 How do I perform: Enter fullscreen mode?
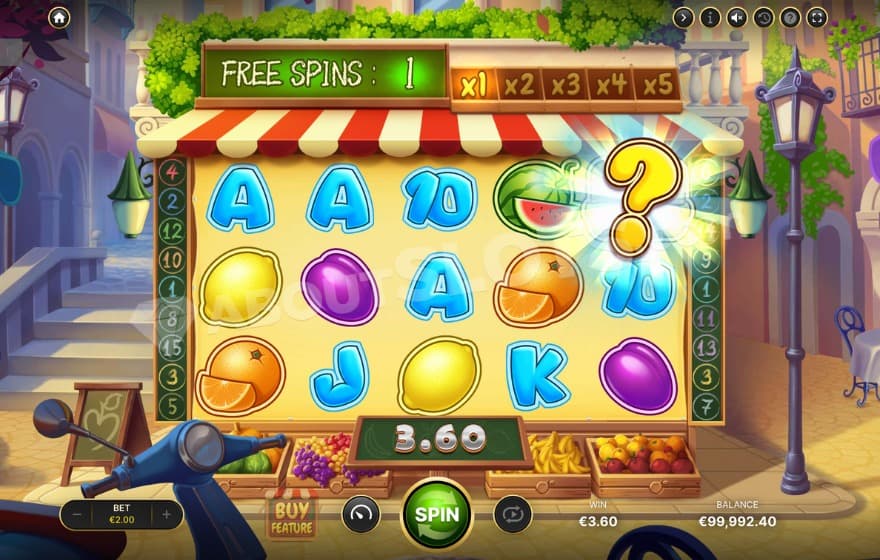(816, 17)
